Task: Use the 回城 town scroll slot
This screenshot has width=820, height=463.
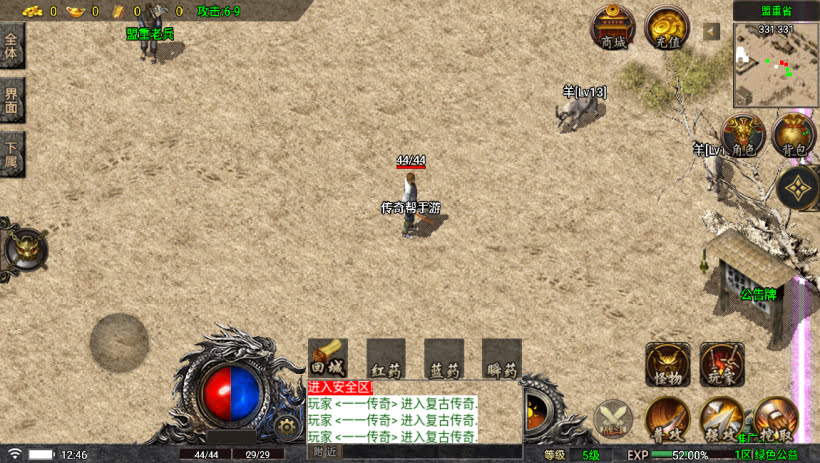Action: [327, 359]
